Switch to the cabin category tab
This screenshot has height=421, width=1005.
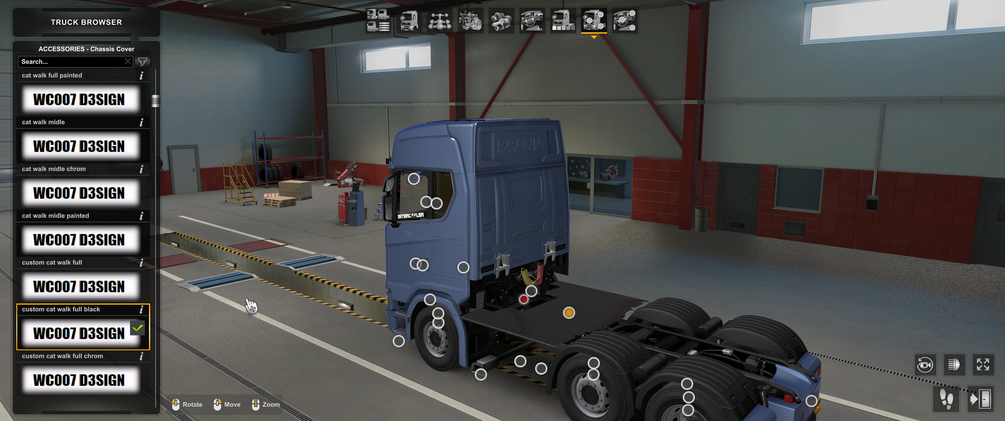coord(409,20)
